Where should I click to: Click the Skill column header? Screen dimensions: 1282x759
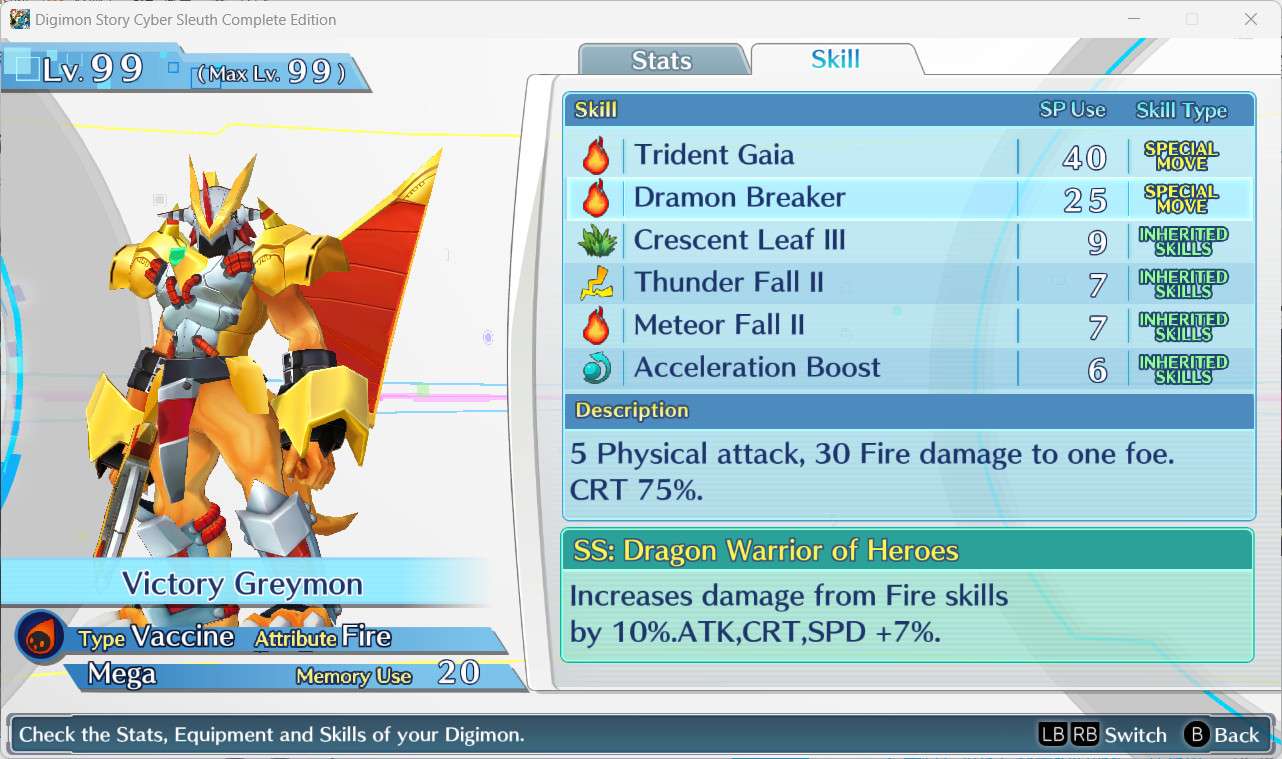pos(597,110)
